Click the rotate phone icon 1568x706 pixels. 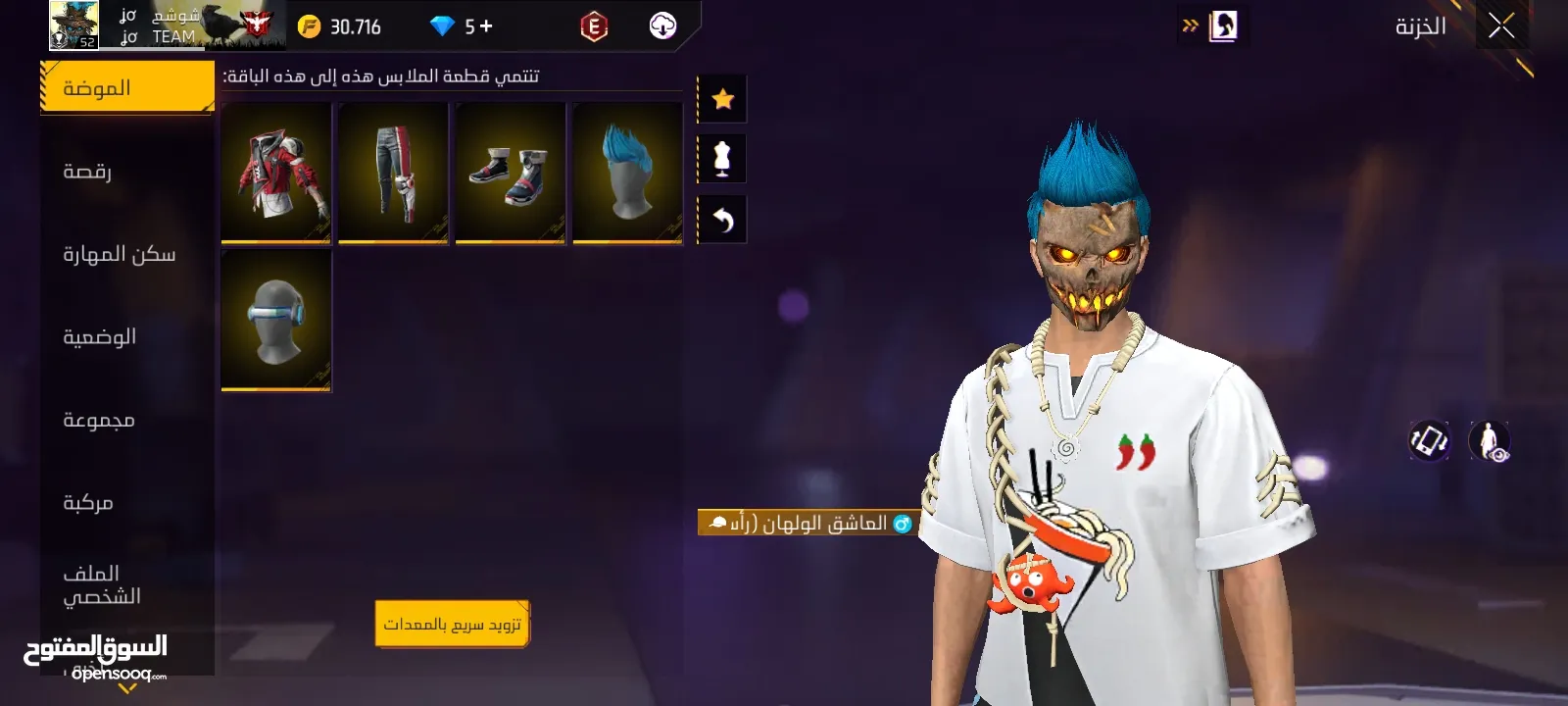click(1429, 441)
